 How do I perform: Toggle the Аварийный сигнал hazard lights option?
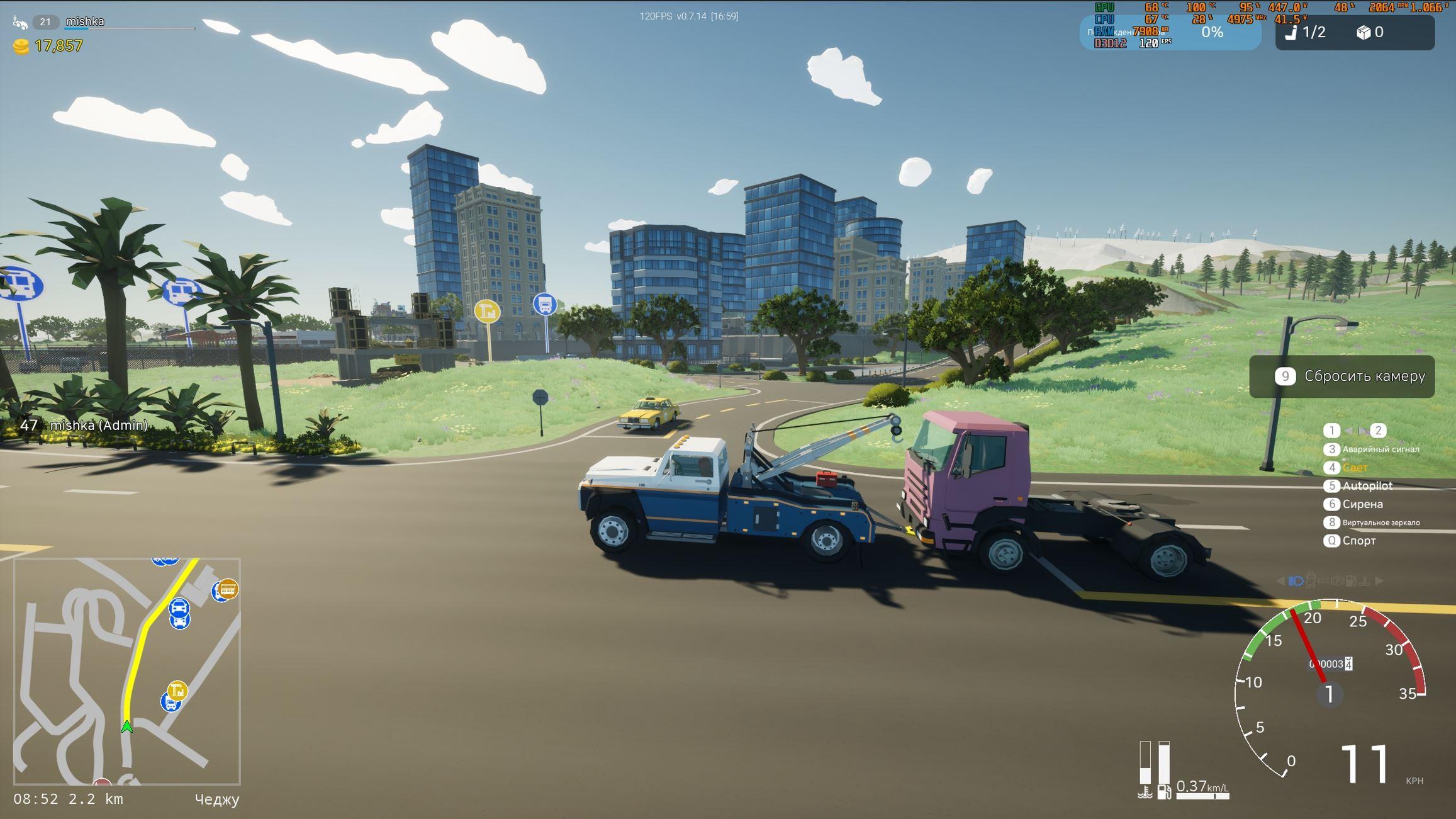coord(1380,449)
